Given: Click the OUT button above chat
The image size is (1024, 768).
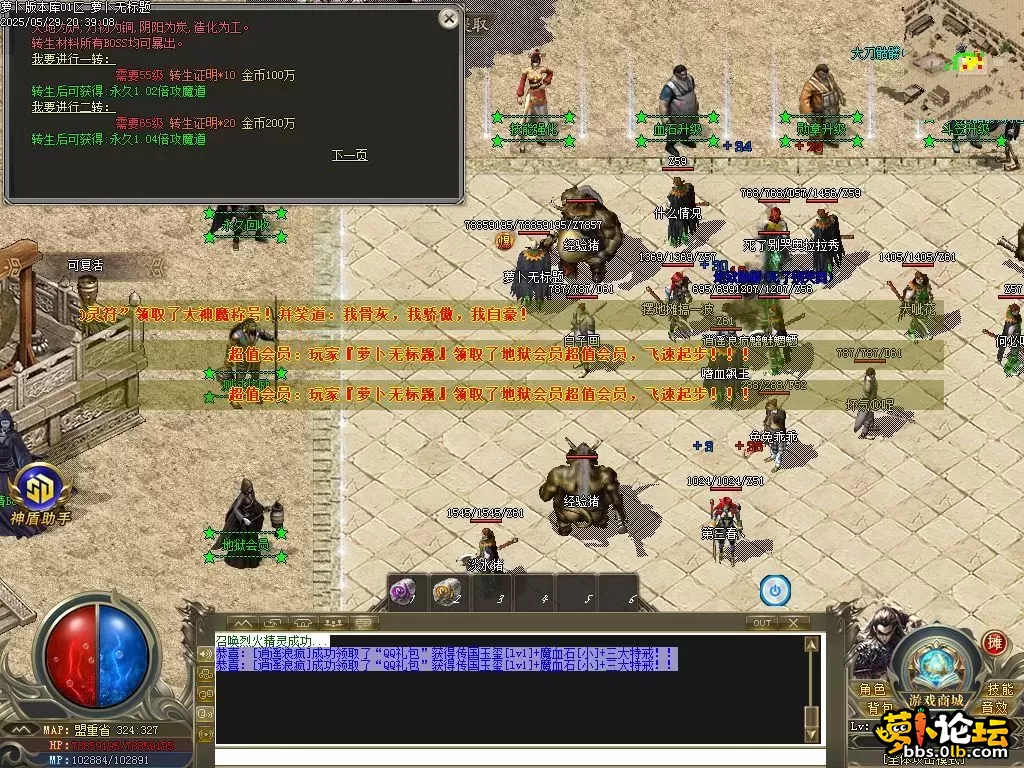Looking at the screenshot, I should pyautogui.click(x=762, y=623).
